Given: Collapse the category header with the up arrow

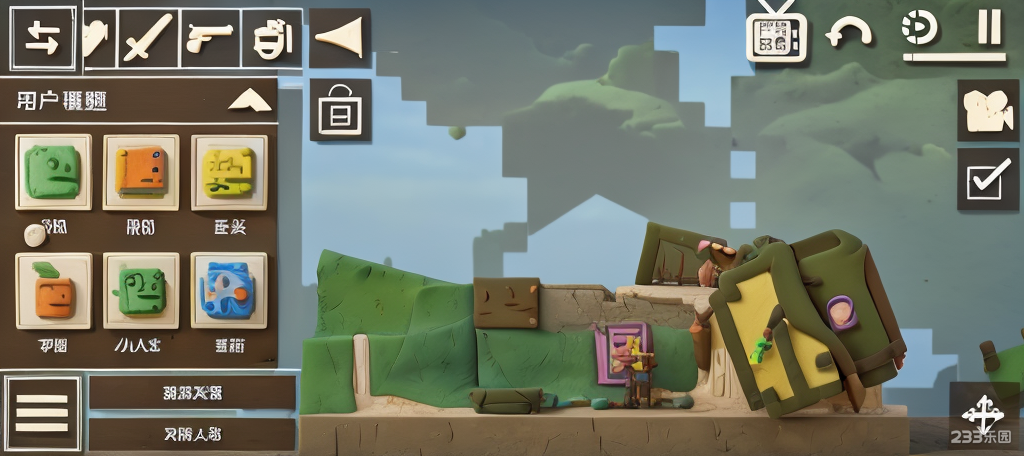Looking at the screenshot, I should [x=250, y=100].
